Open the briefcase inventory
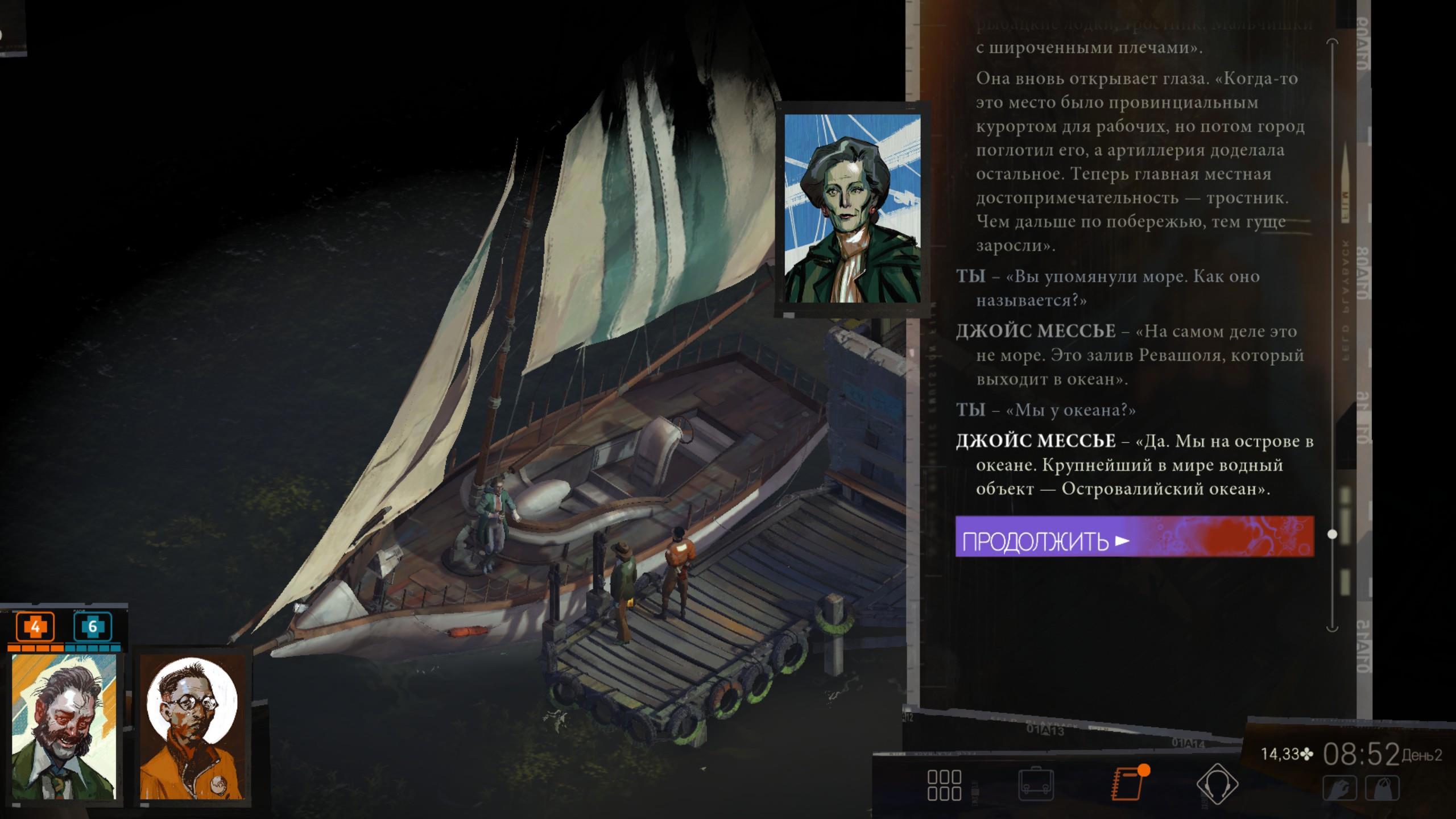The width and height of the screenshot is (1456, 819). click(x=1035, y=785)
